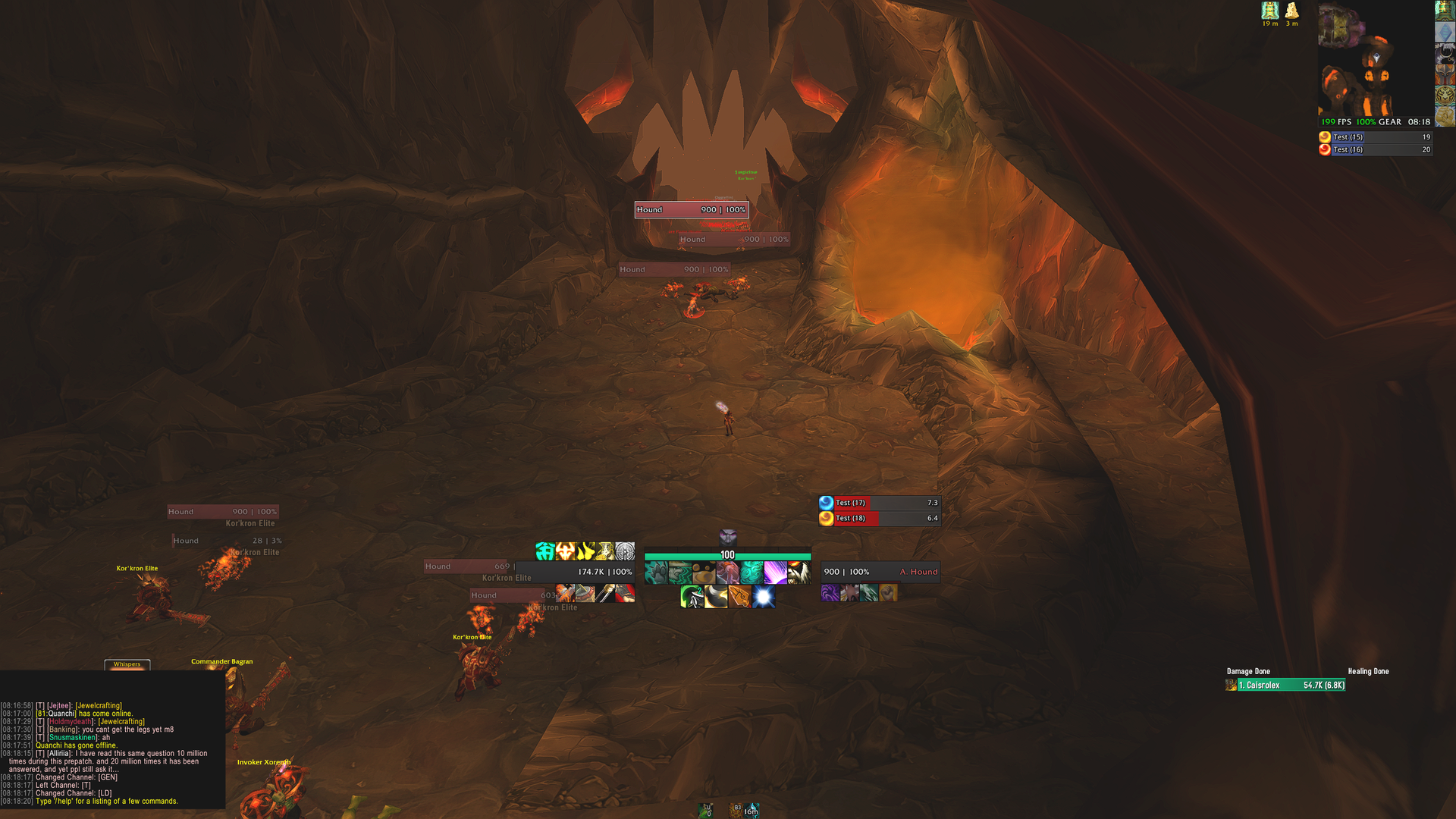Click Jejtee's Jewelcrafting link in chat

[99, 706]
